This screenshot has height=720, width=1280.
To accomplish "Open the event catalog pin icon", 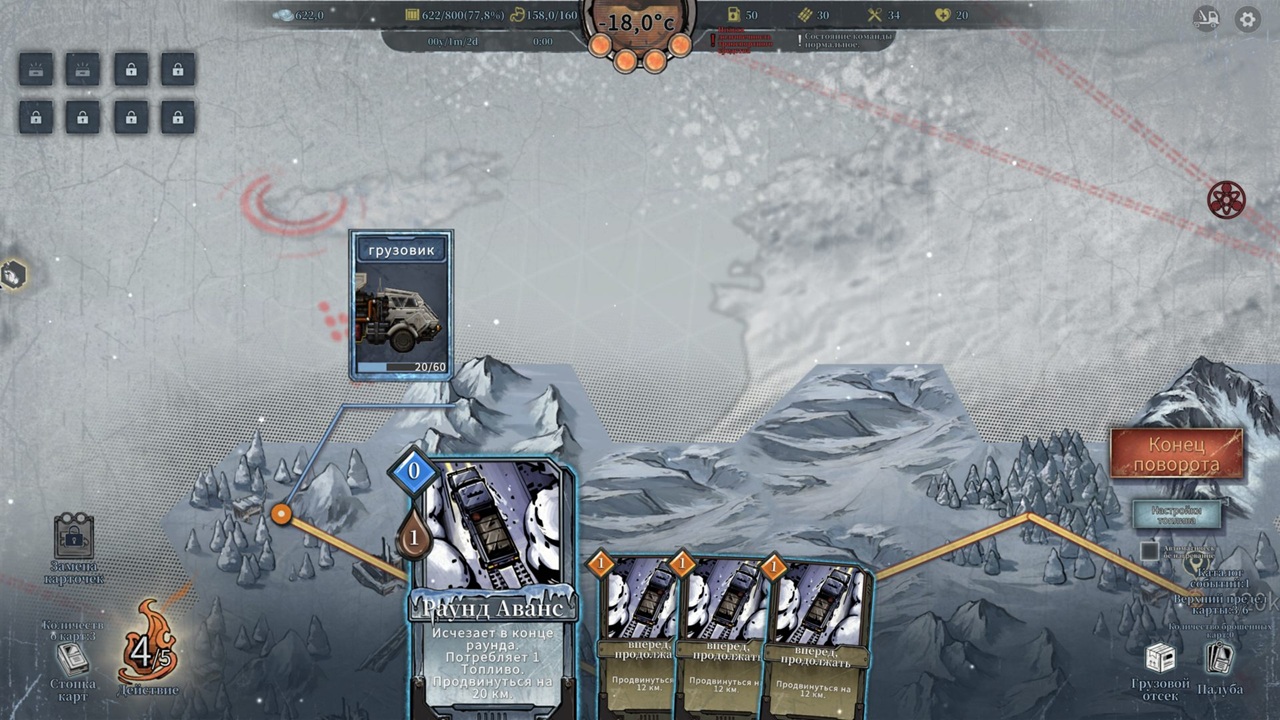I will click(x=1194, y=565).
